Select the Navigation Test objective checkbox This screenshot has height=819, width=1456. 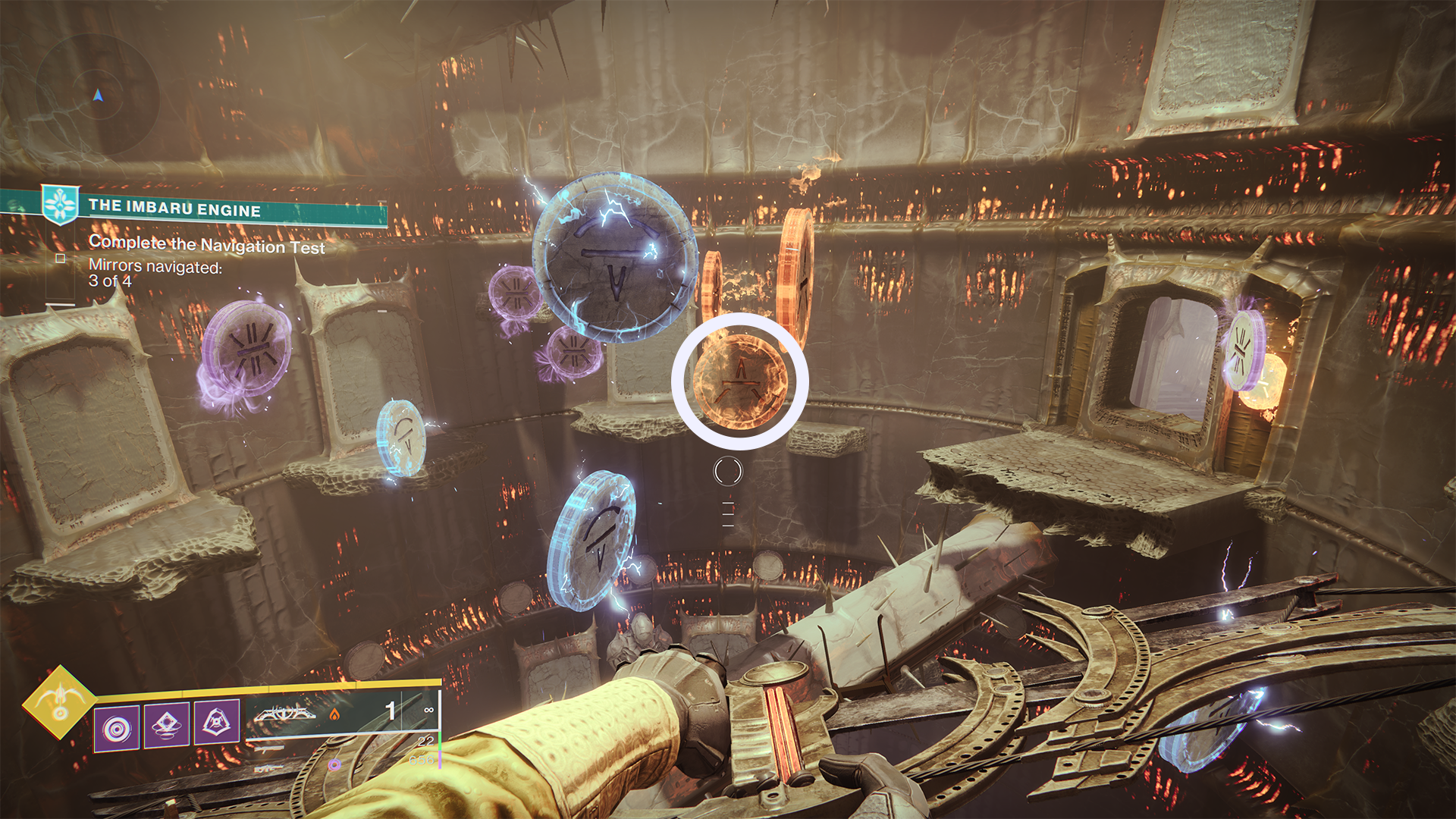61,259
